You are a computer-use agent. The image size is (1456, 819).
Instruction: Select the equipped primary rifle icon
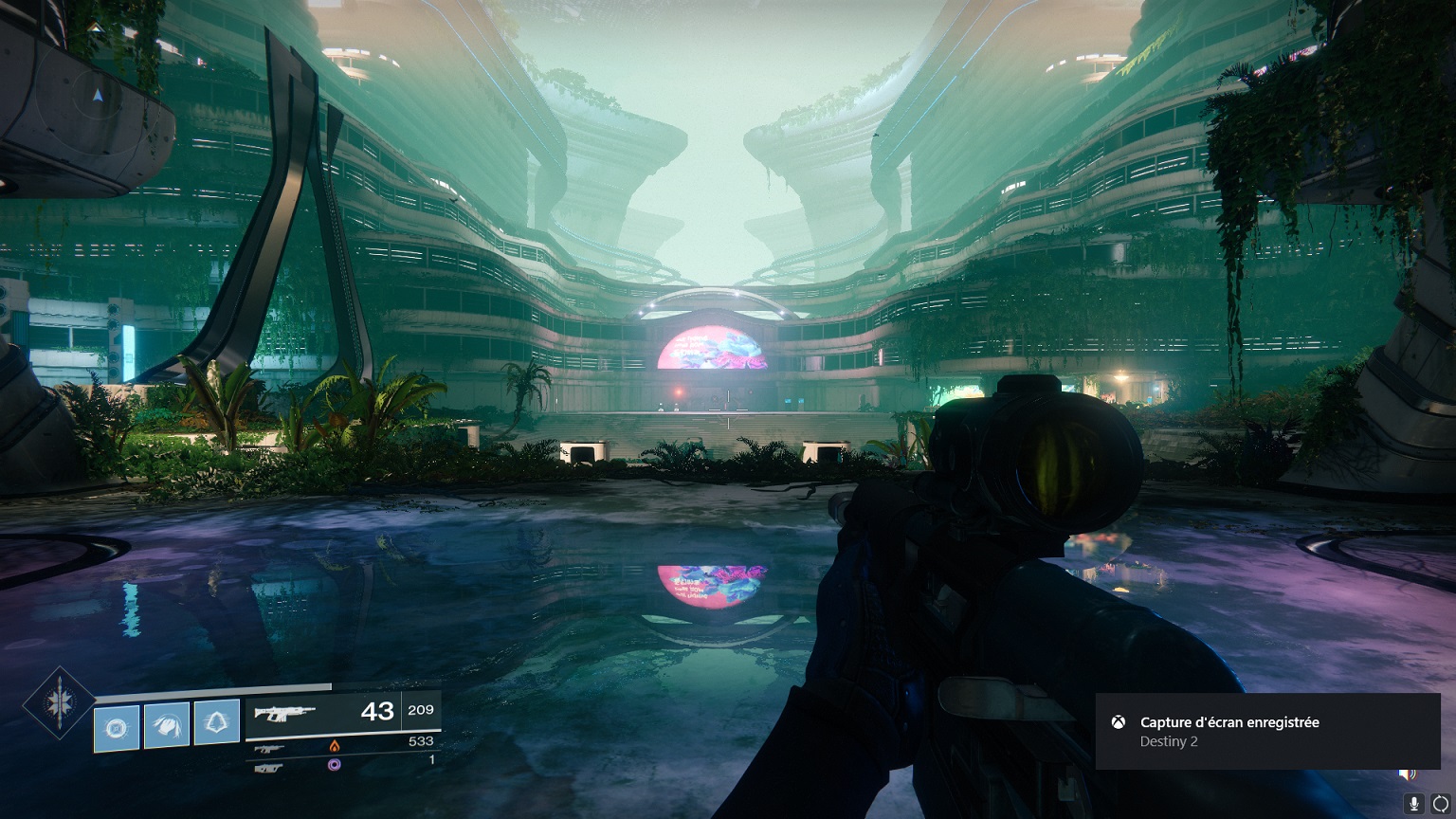[284, 712]
